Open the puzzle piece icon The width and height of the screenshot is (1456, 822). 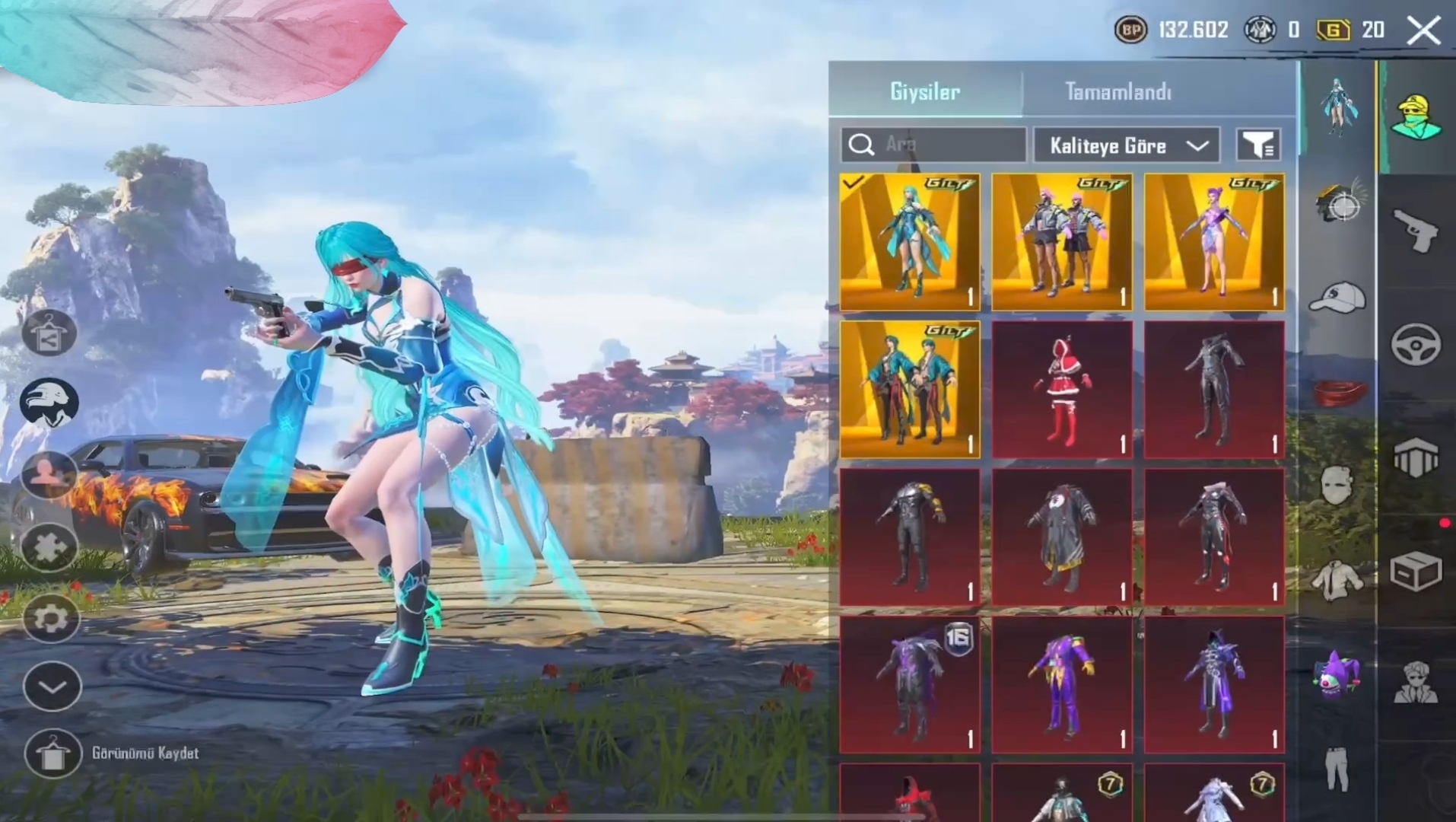[49, 546]
